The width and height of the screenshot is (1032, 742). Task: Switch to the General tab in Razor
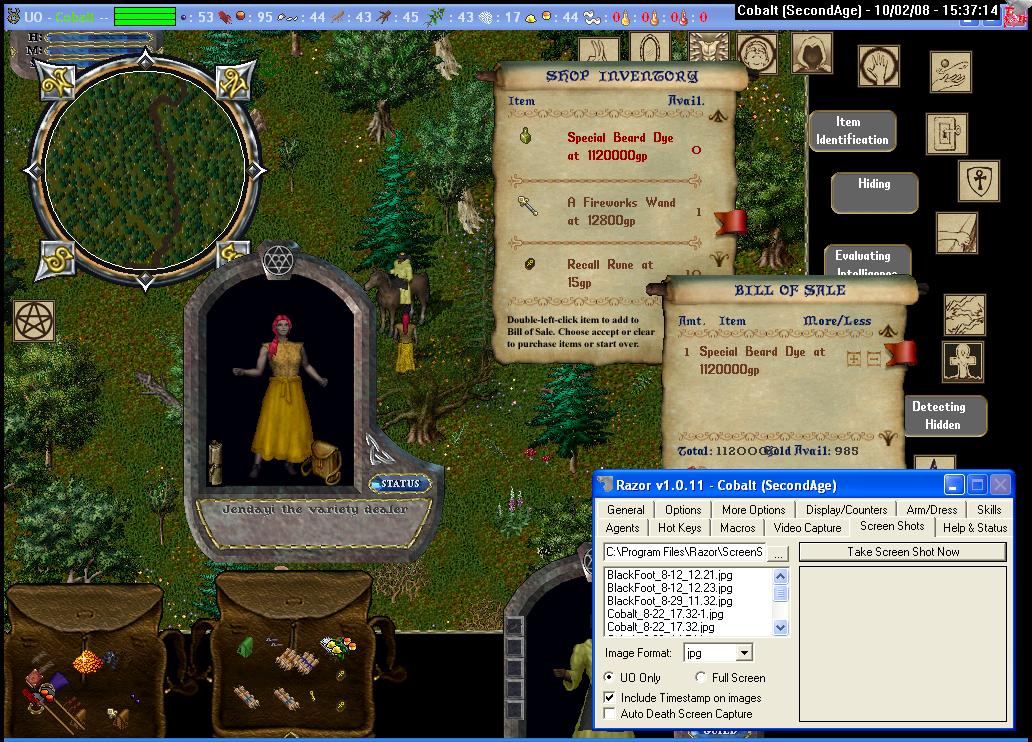click(625, 509)
